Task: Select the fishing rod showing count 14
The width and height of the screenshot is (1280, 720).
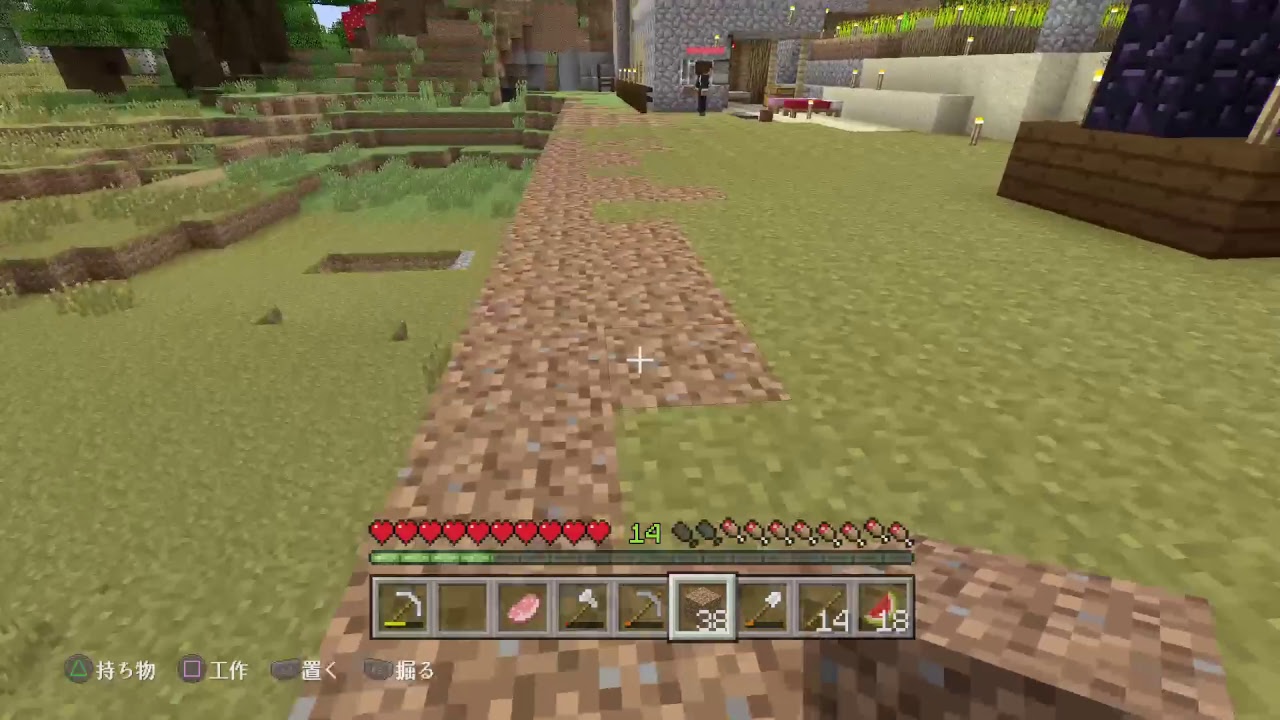Action: click(822, 604)
